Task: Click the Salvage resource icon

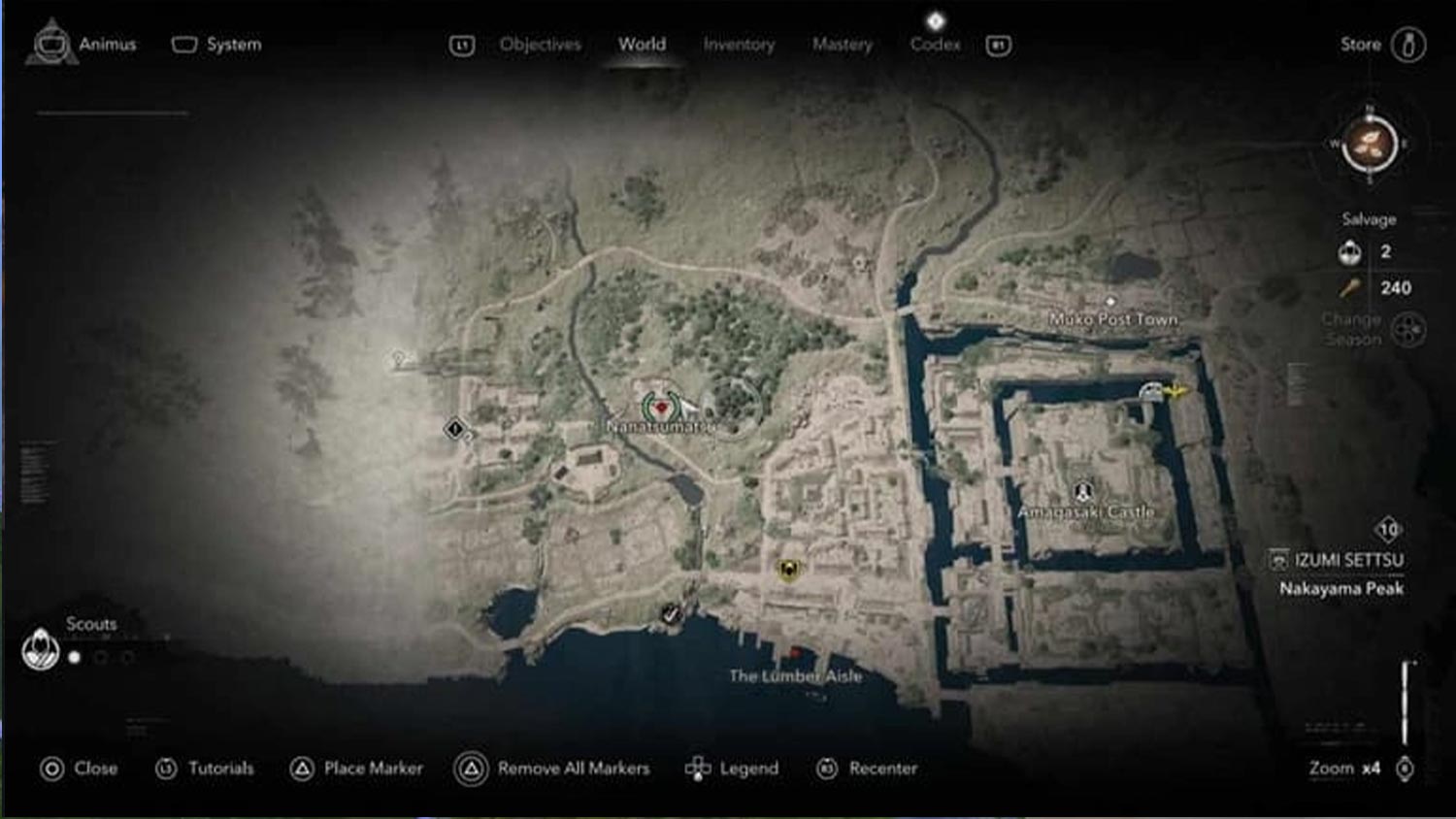Action: coord(1349,251)
